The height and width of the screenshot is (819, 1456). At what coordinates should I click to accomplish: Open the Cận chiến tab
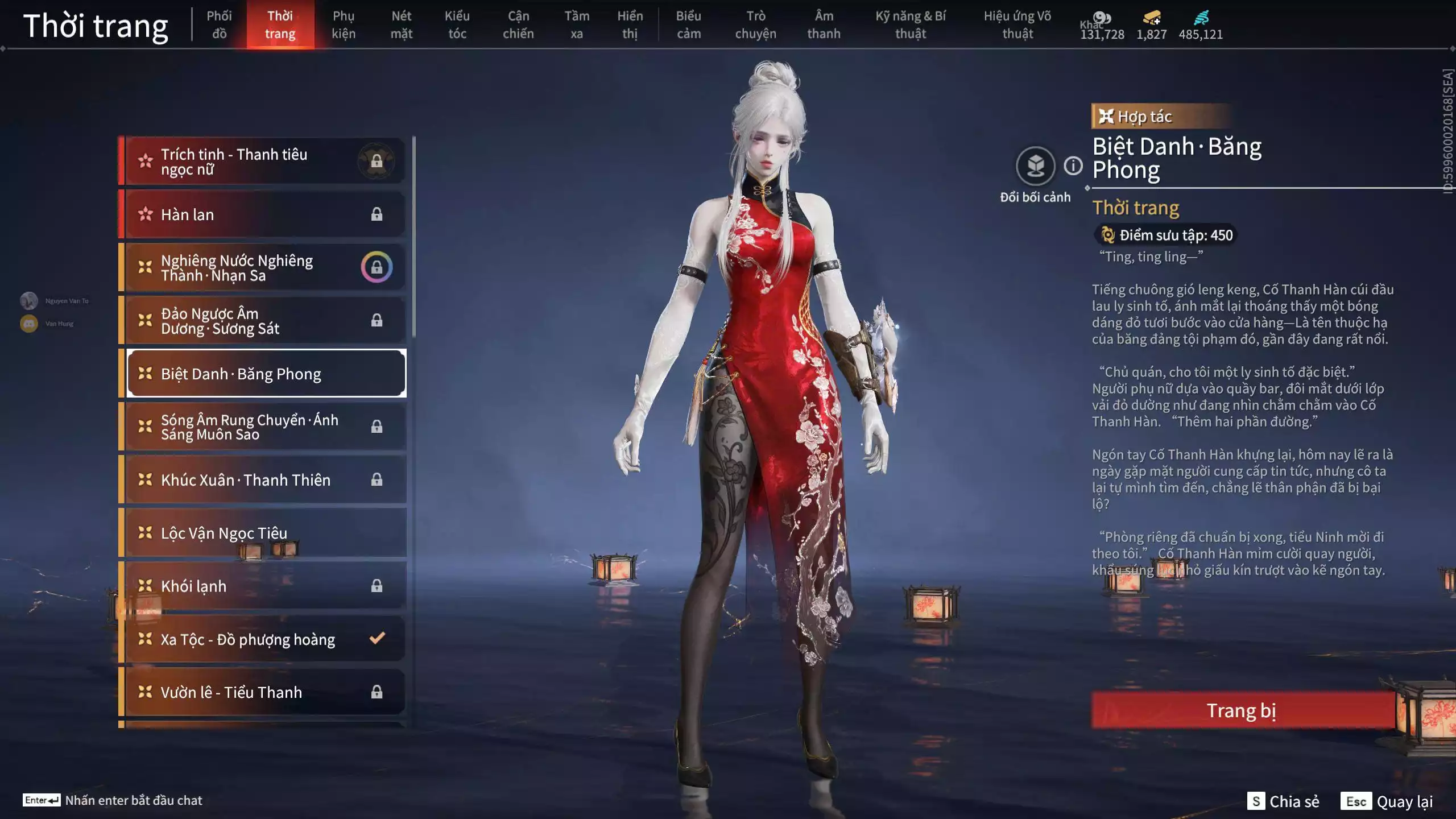pos(518,25)
